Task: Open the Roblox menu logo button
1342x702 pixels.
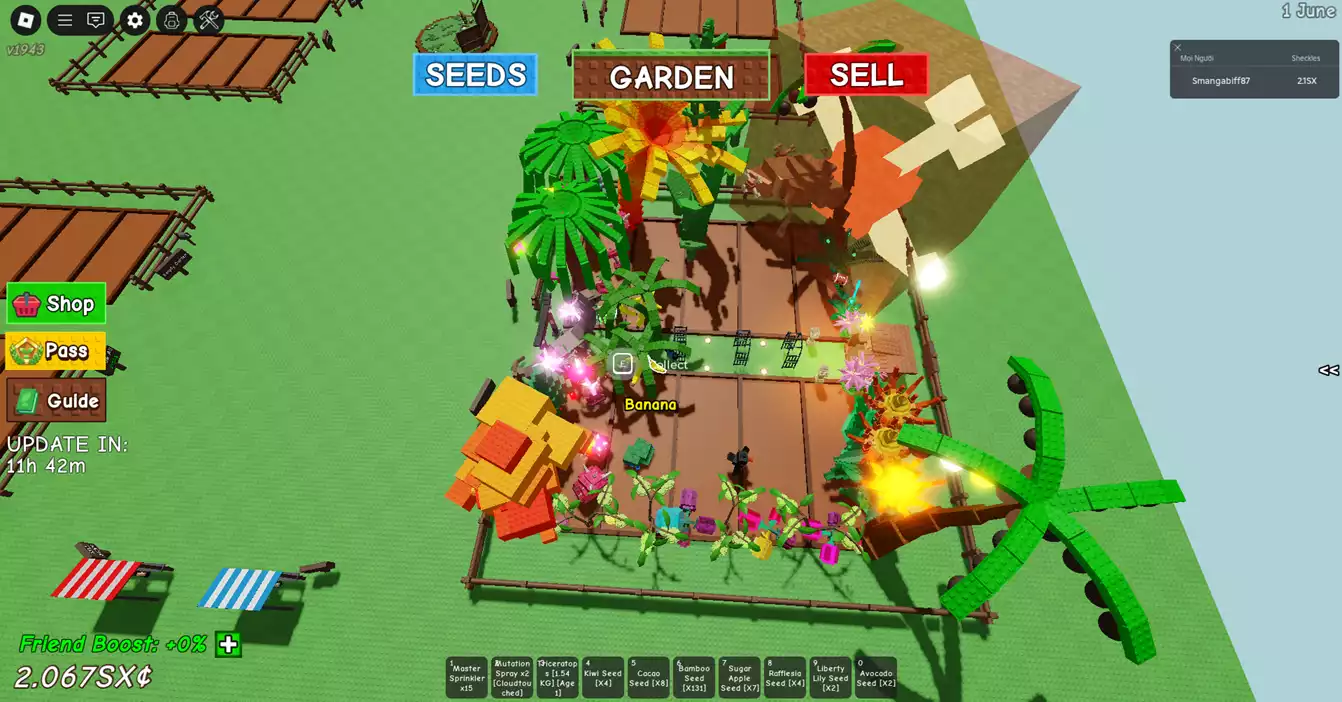Action: pos(25,20)
